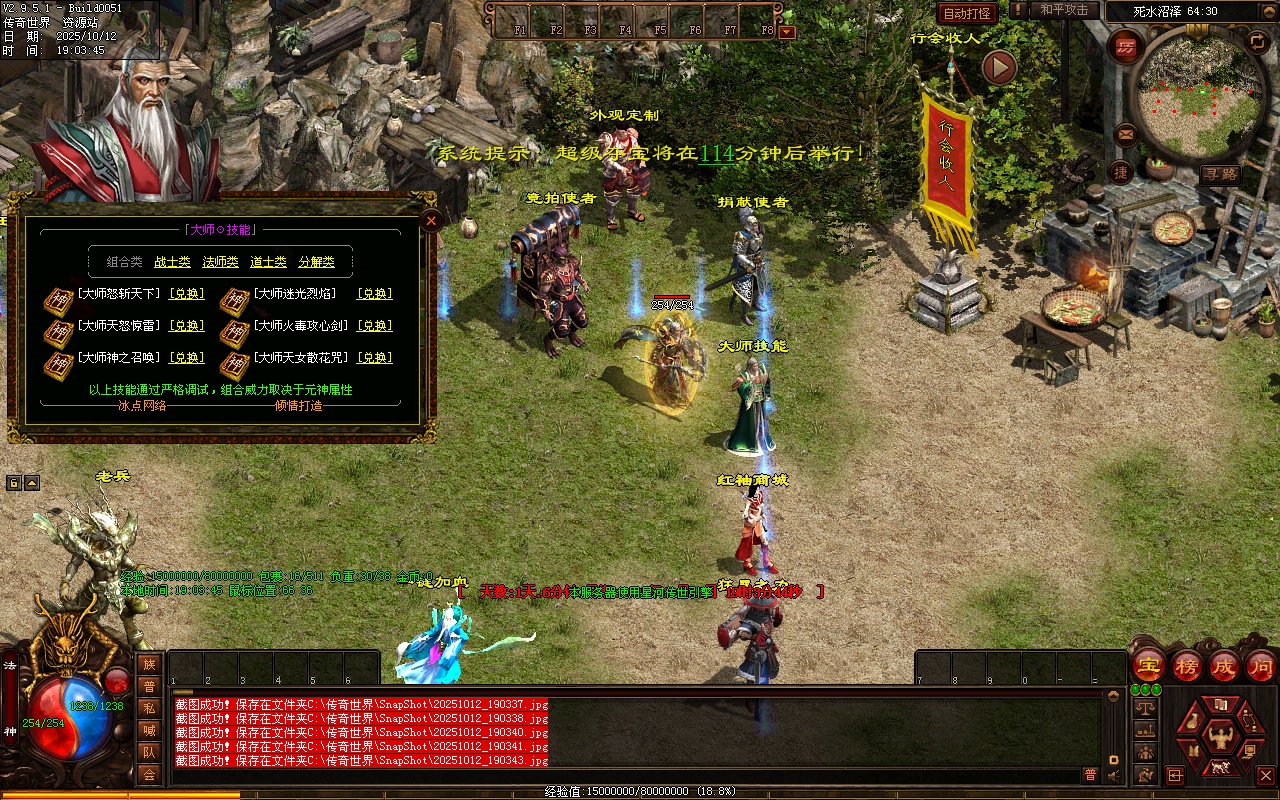Click the round play arrow button
The image size is (1280, 800).
click(x=999, y=67)
